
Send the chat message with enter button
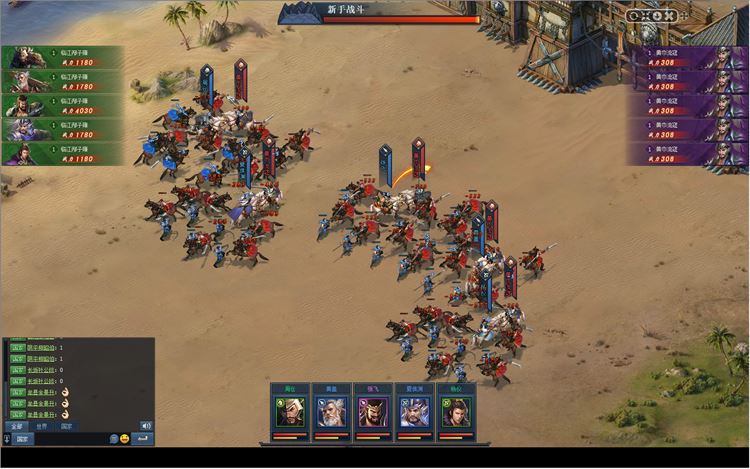click(x=144, y=439)
